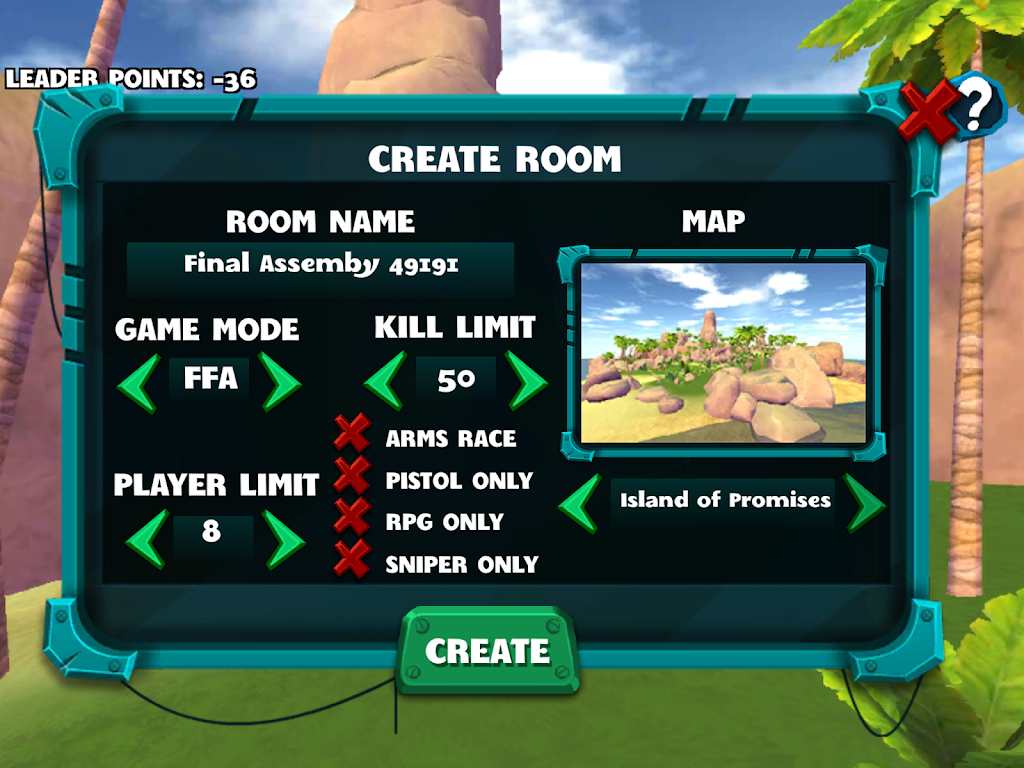
Task: Lower the player limit
Action: pyautogui.click(x=145, y=537)
